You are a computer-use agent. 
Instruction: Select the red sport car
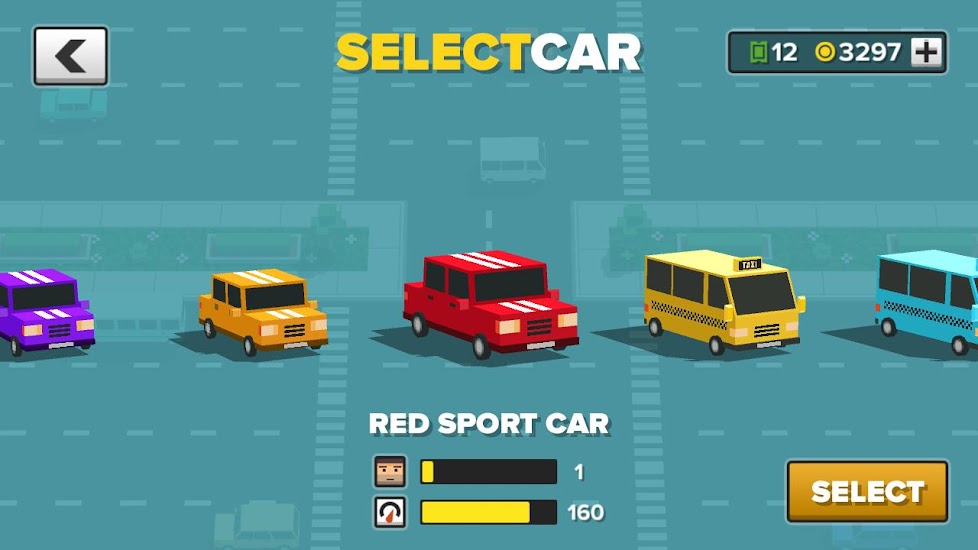(490, 303)
